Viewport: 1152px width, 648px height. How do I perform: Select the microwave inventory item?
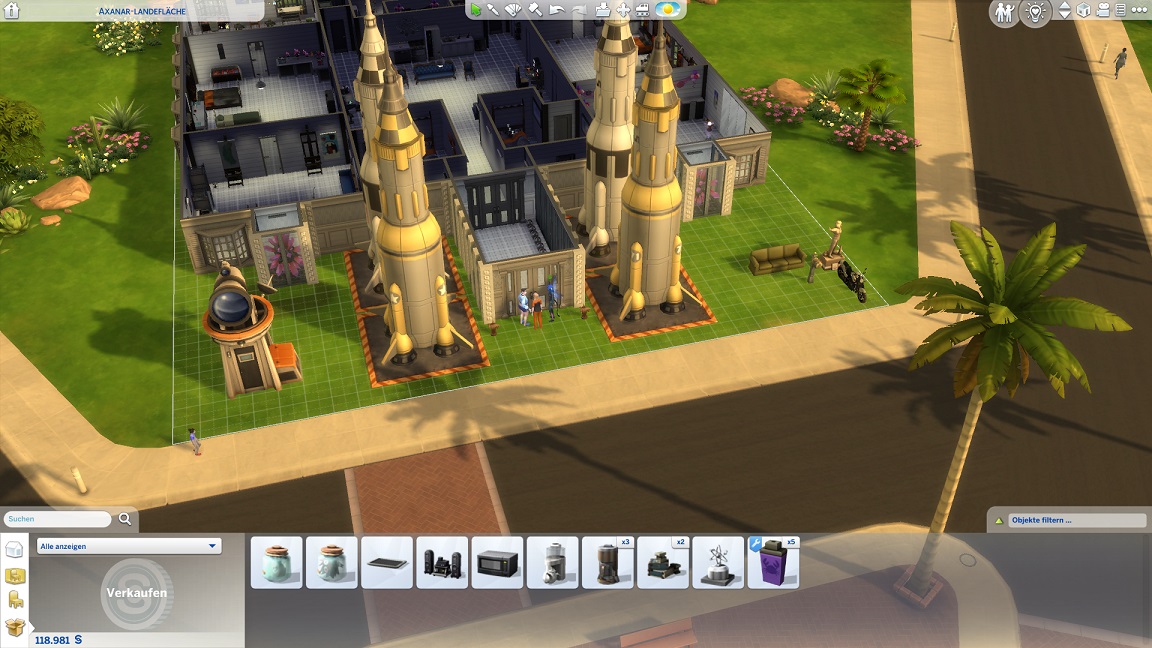[x=497, y=563]
